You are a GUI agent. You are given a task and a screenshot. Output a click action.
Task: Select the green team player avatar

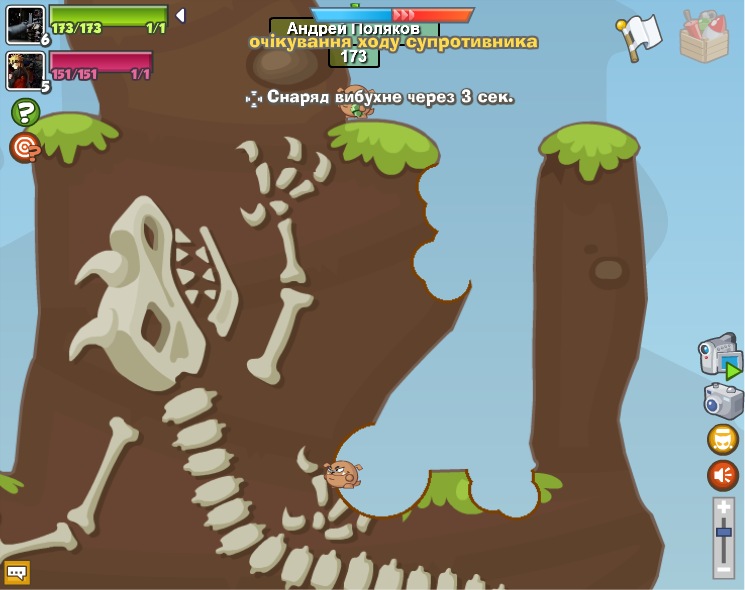[x=25, y=24]
